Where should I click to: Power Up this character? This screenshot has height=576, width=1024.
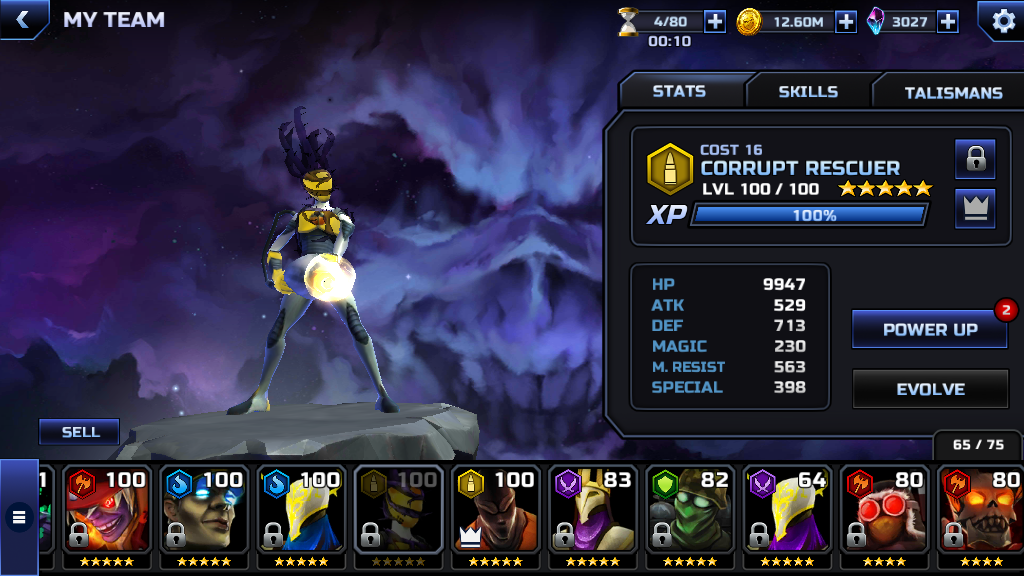(929, 329)
